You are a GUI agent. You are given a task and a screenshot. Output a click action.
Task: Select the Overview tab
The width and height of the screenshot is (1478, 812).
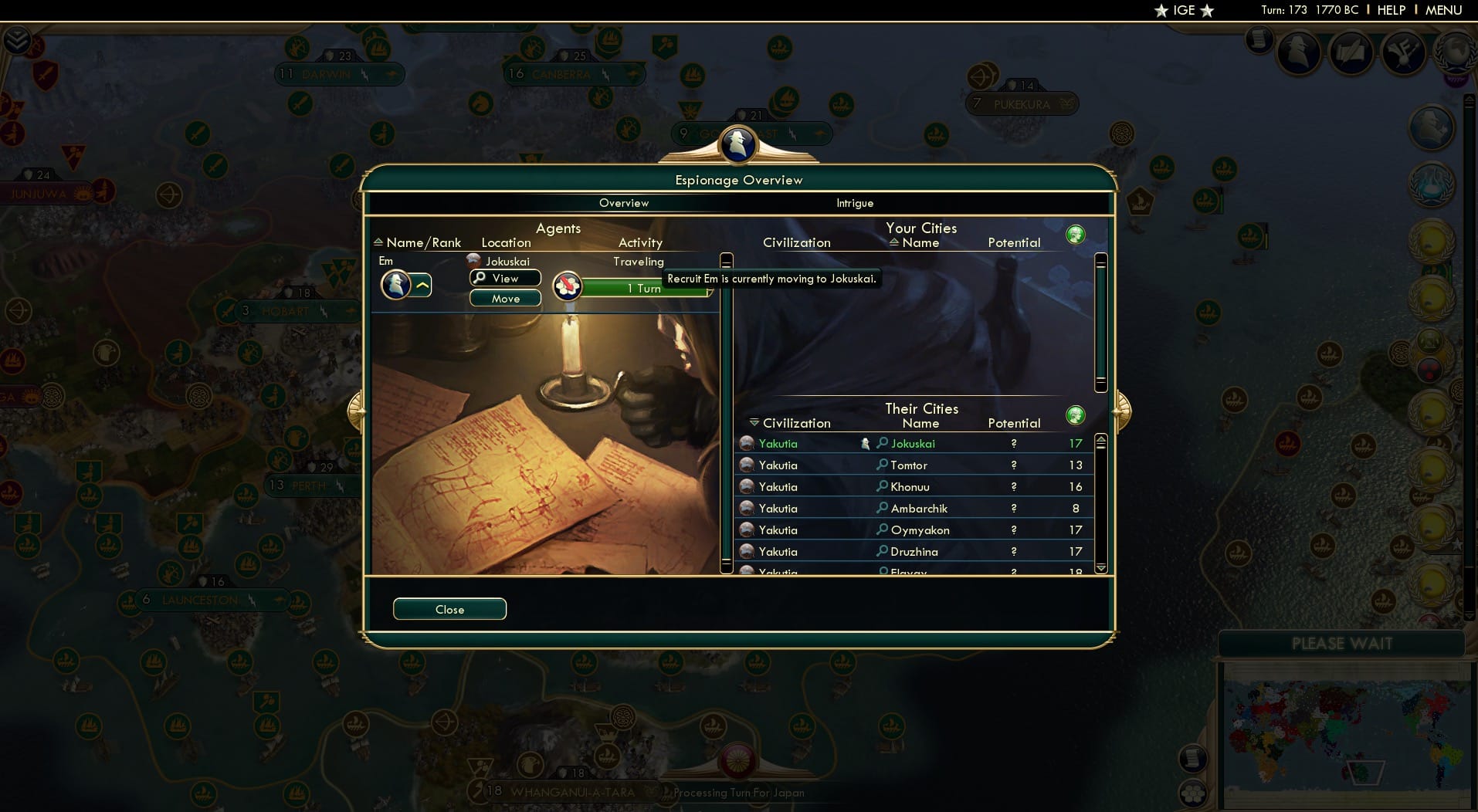[x=624, y=203]
